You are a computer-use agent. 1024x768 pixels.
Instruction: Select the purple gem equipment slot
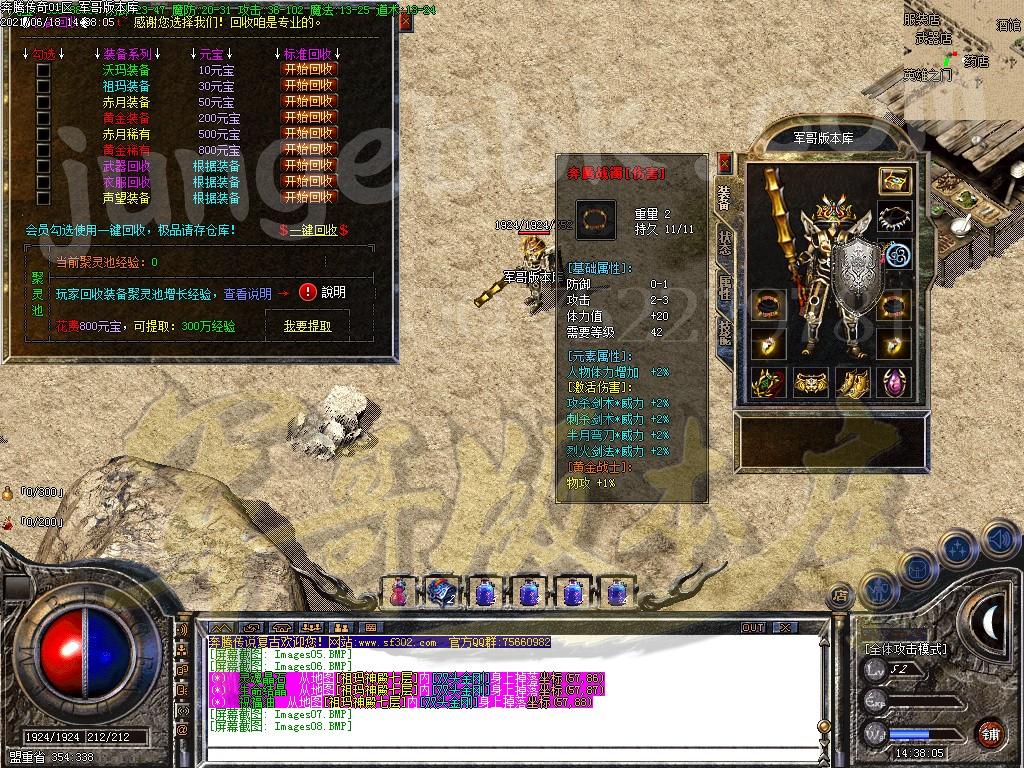point(895,382)
